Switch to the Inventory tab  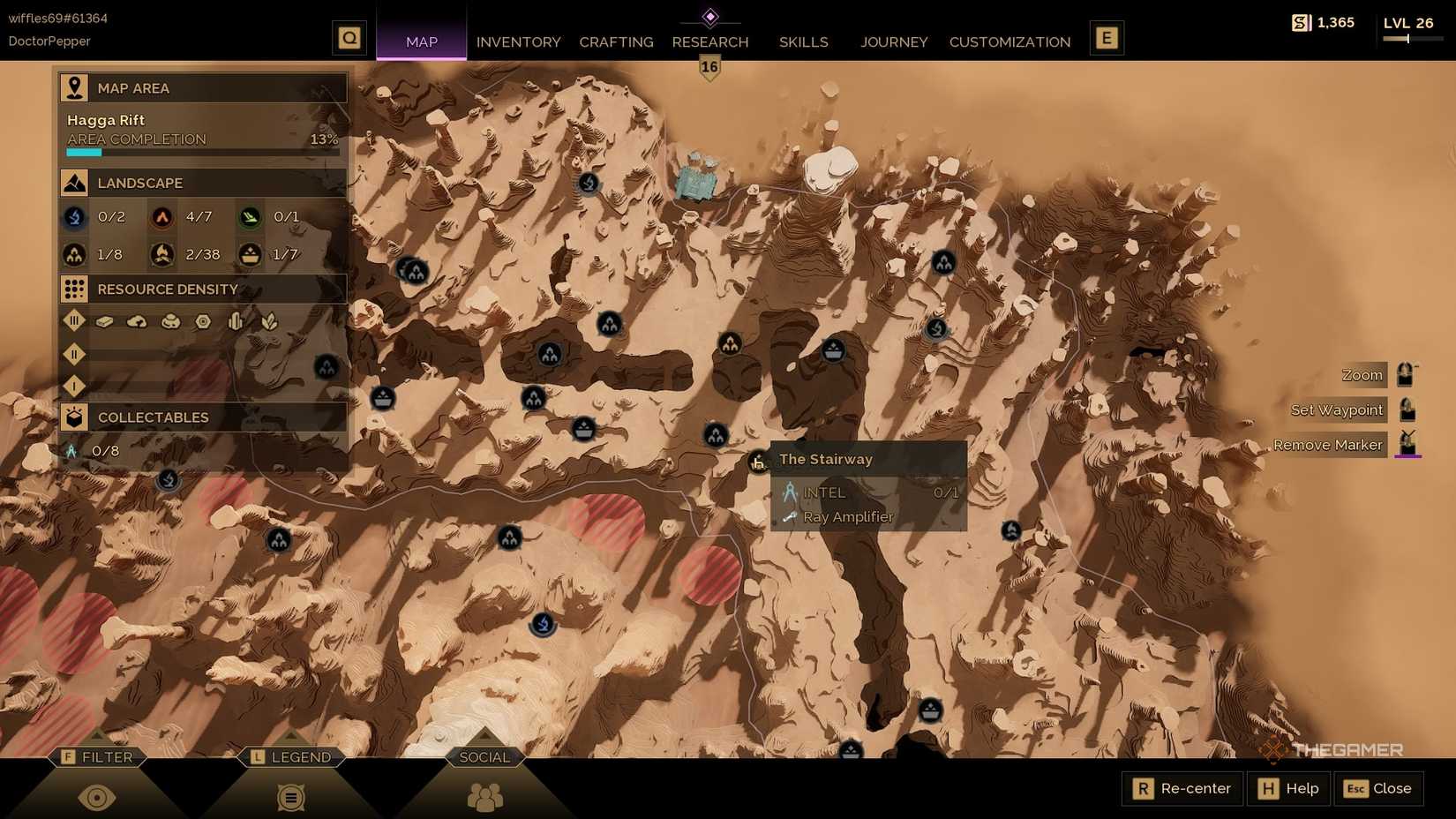pos(518,41)
